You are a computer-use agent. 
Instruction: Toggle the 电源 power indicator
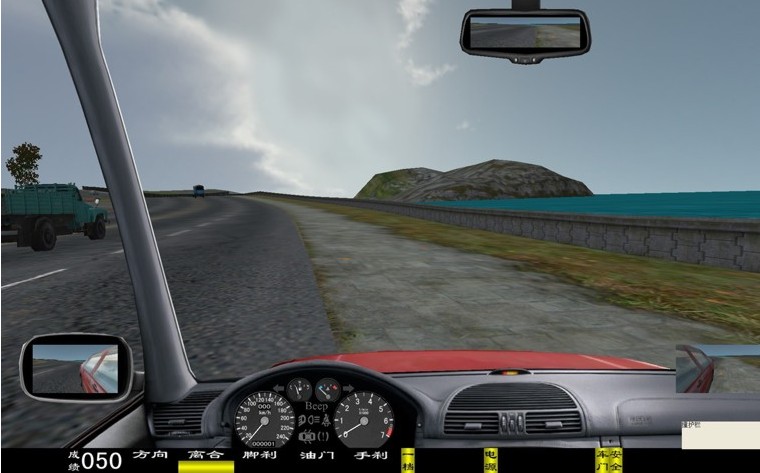(490, 460)
